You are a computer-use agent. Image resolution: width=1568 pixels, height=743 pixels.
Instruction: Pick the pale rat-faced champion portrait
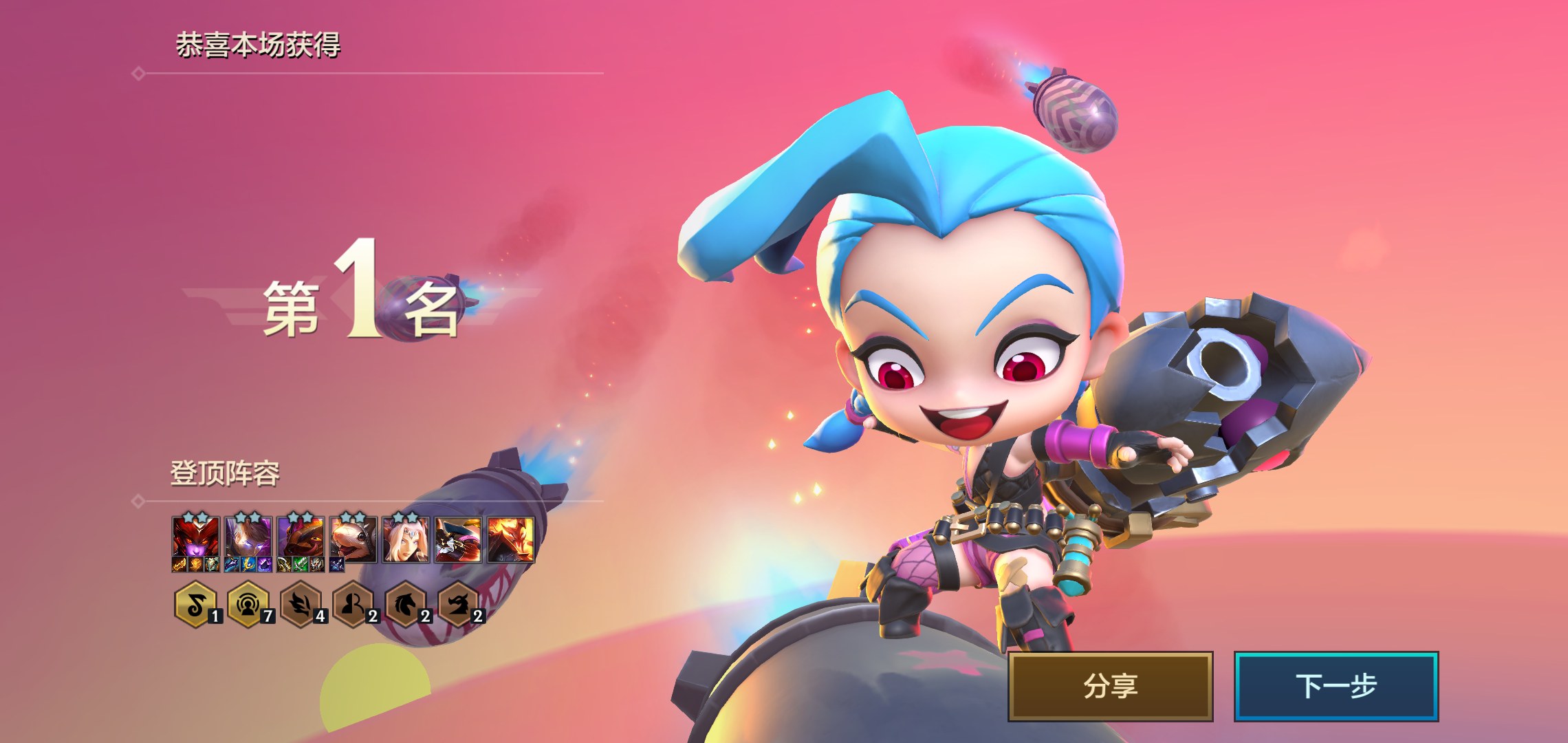tap(353, 538)
